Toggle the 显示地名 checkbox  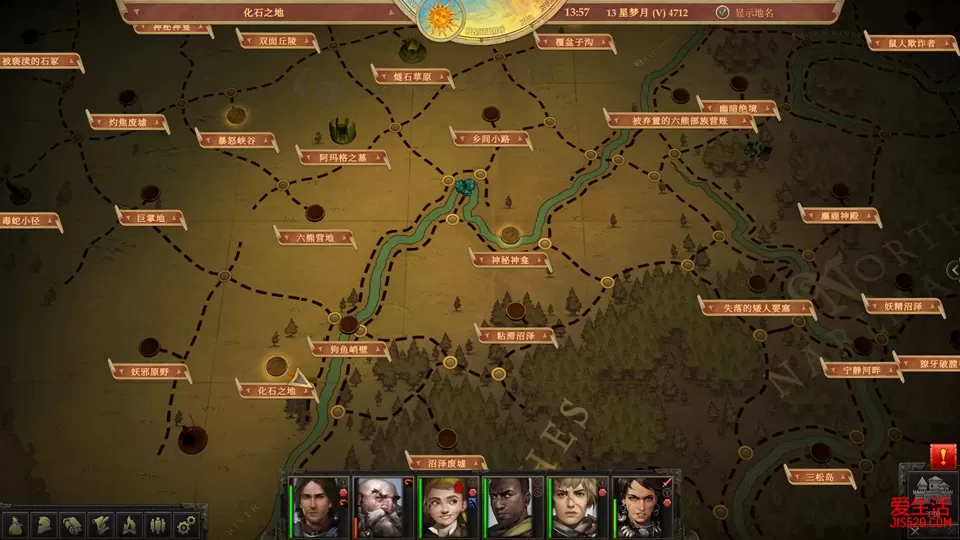click(x=723, y=13)
